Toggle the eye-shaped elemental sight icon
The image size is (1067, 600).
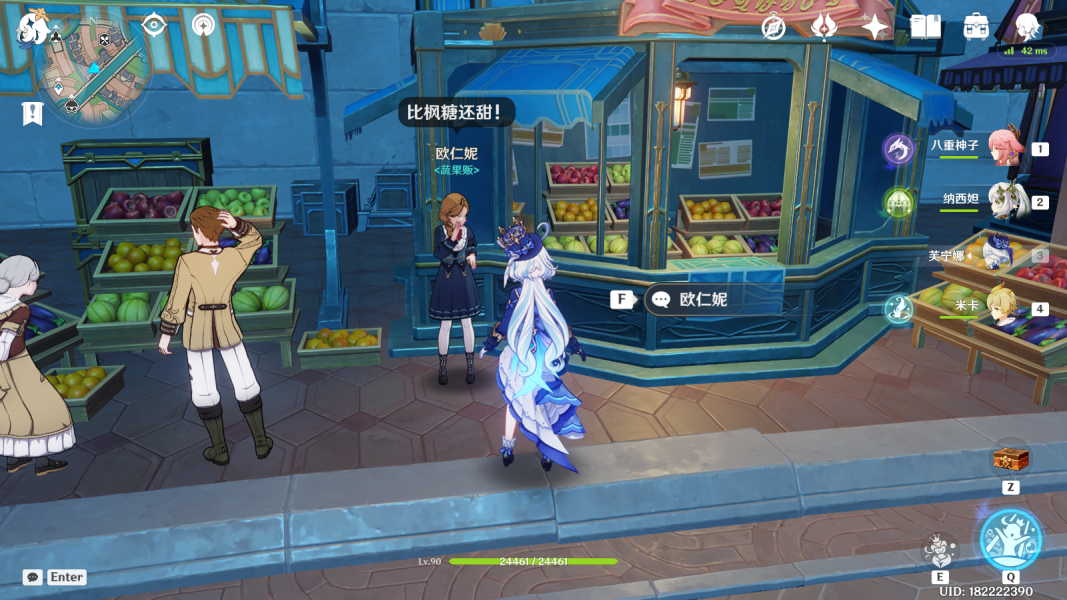tap(154, 25)
